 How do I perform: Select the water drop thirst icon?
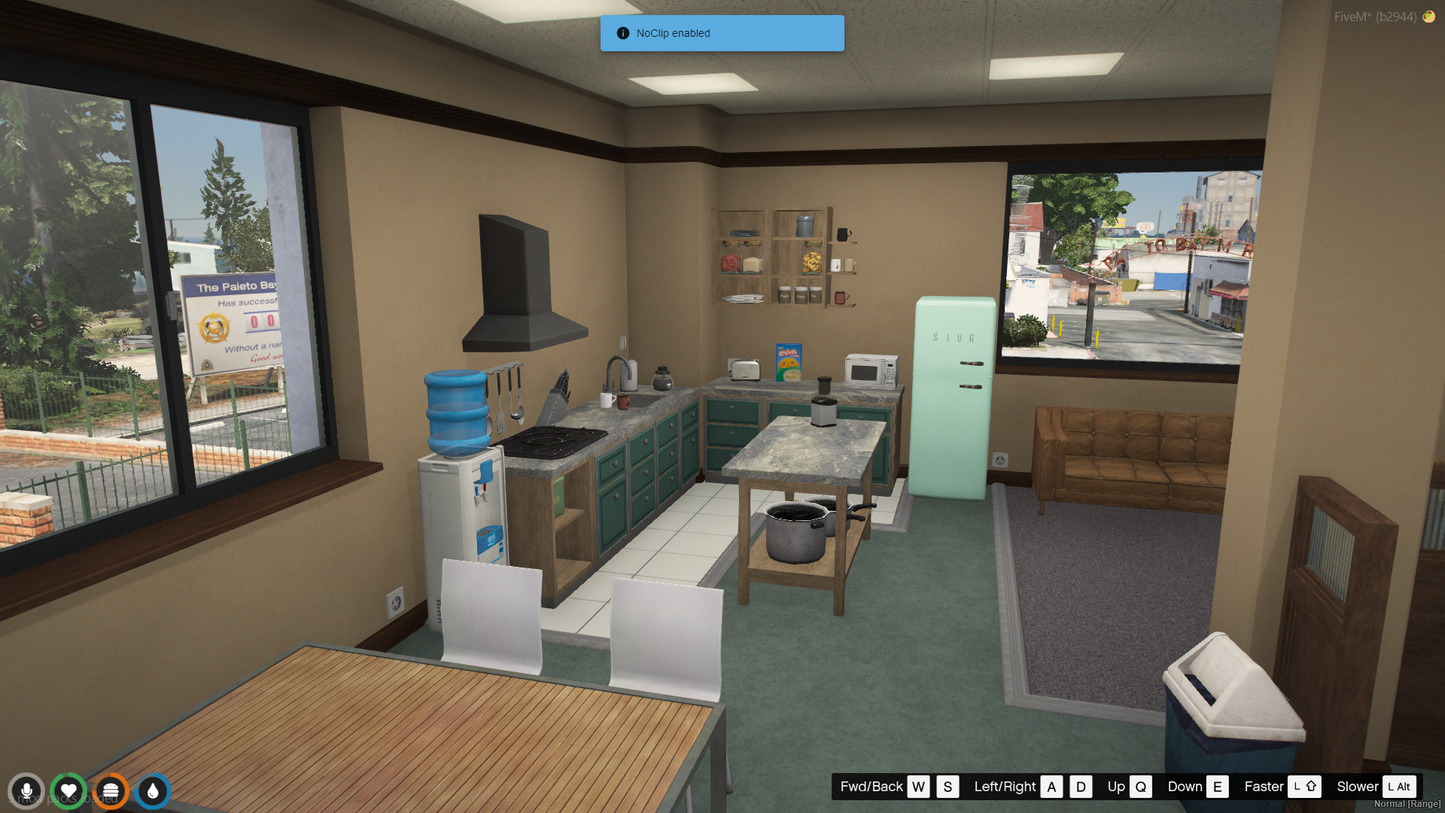pyautogui.click(x=153, y=791)
